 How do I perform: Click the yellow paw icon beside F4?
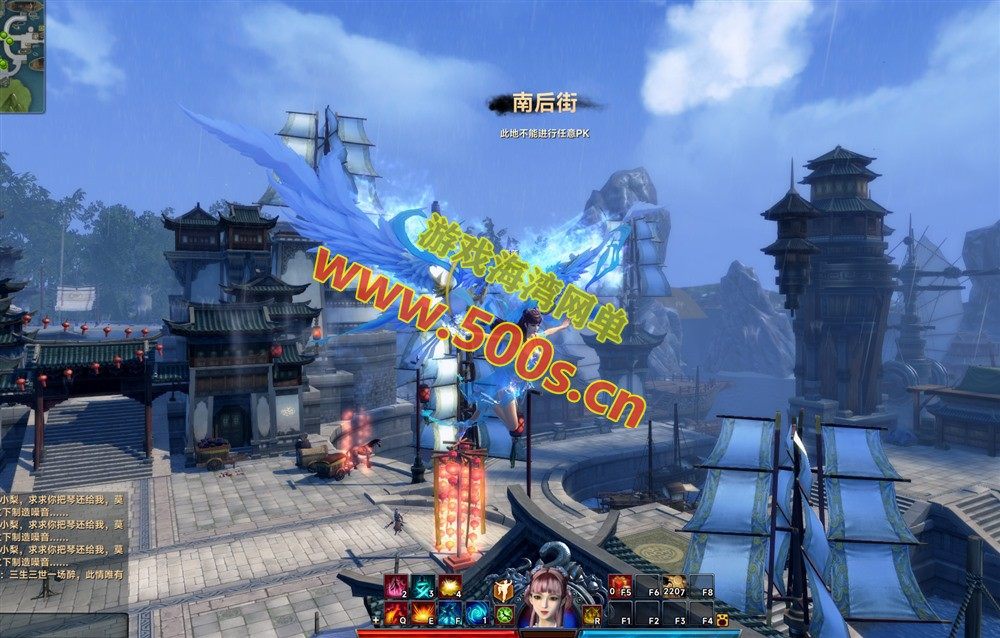[722, 621]
